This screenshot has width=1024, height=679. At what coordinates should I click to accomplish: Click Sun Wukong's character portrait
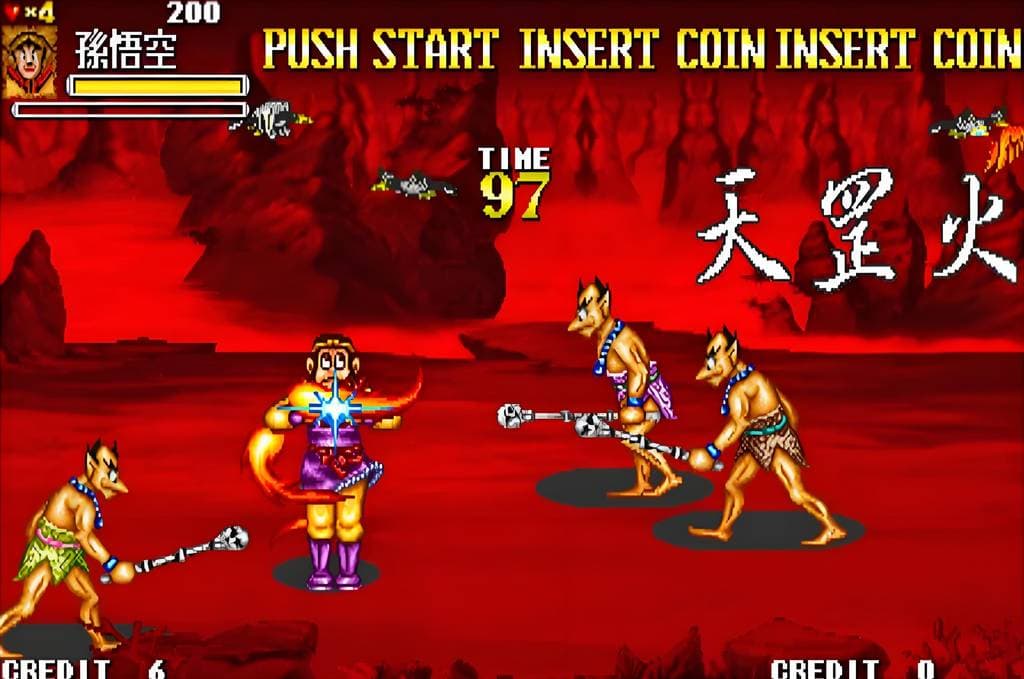29,61
